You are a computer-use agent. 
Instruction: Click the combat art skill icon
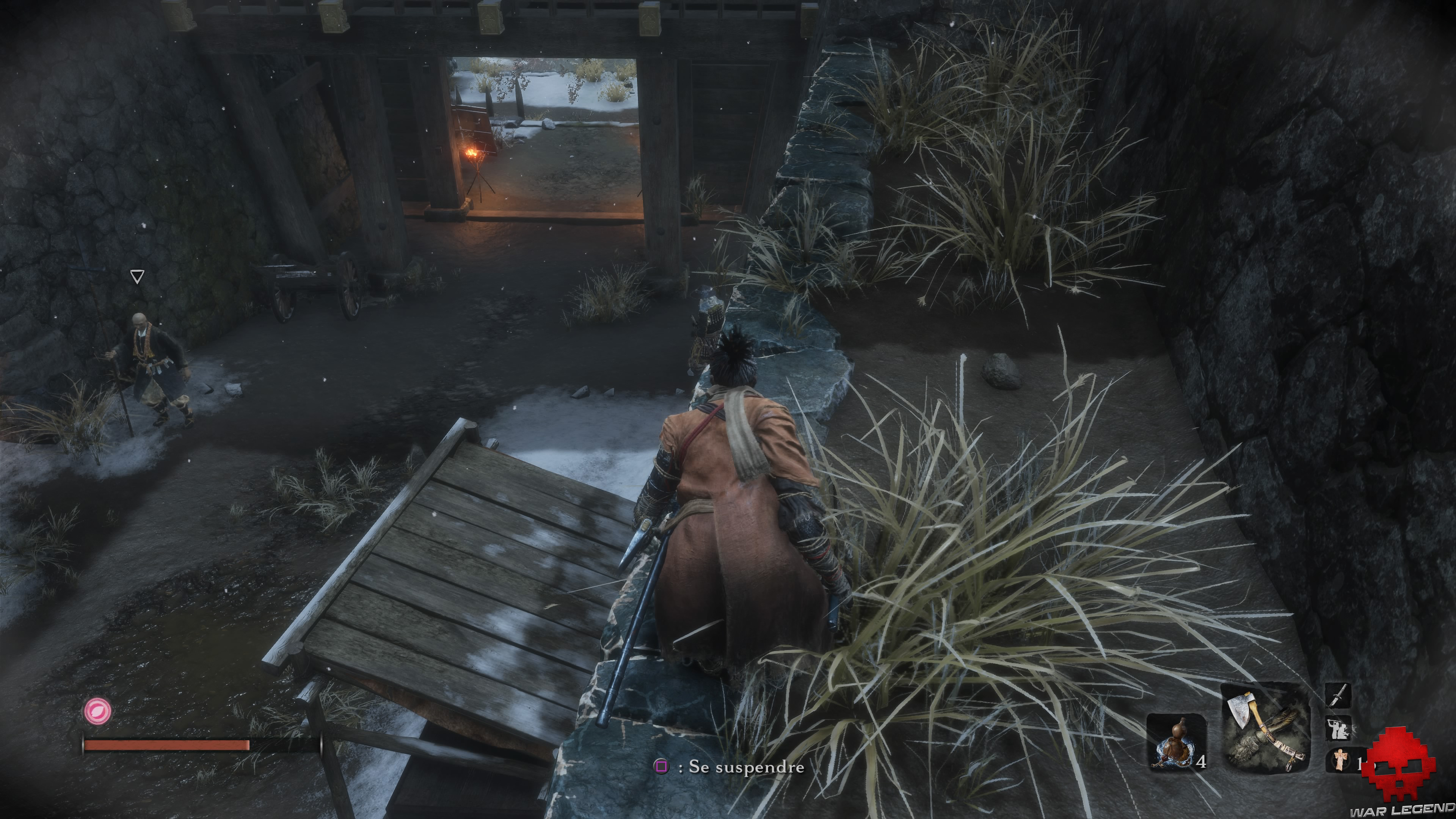click(1338, 728)
